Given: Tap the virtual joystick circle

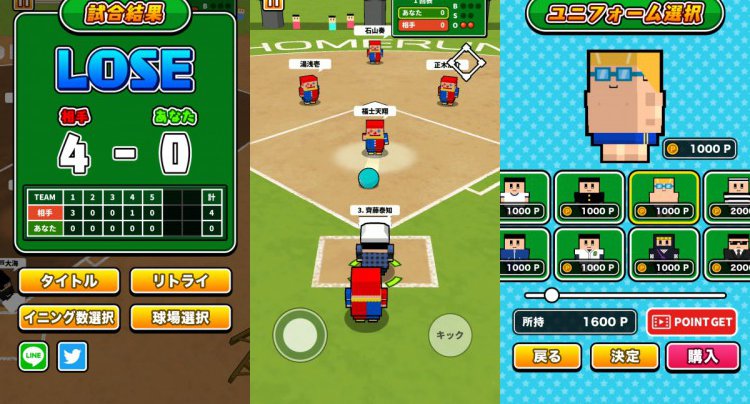Looking at the screenshot, I should [300, 335].
